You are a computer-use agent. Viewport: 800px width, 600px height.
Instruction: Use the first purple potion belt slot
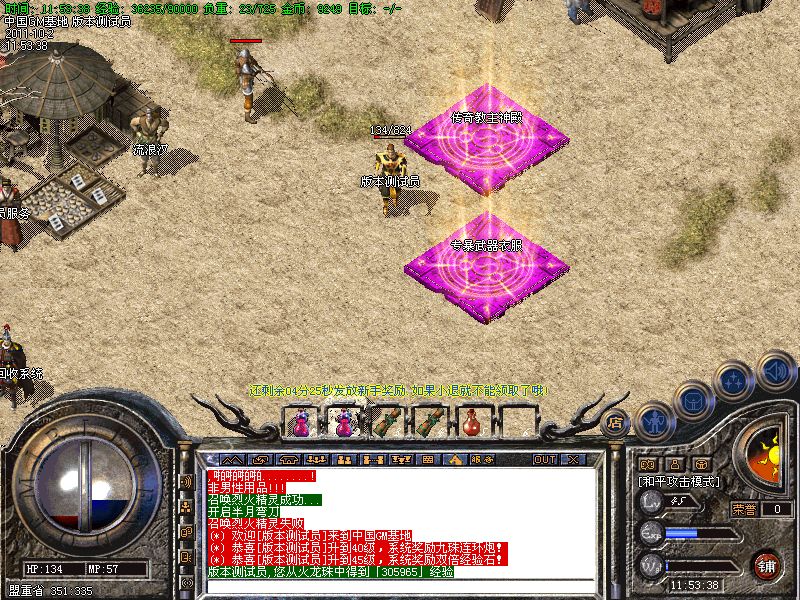click(x=301, y=423)
